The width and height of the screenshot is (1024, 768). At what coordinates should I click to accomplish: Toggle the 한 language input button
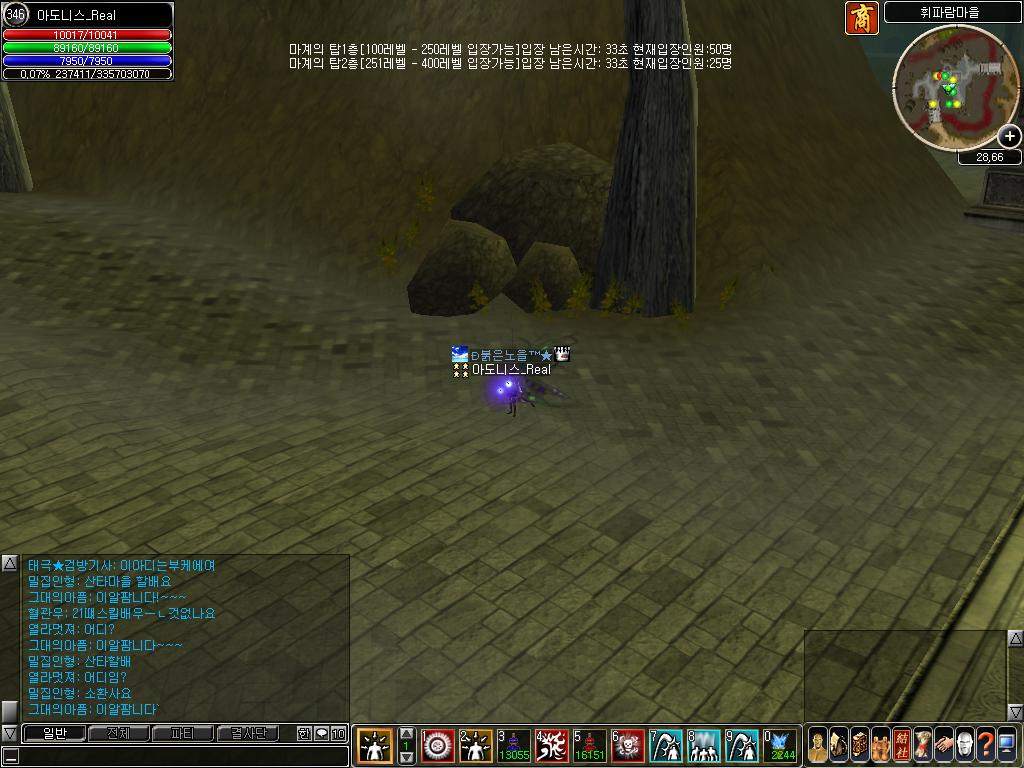click(304, 733)
